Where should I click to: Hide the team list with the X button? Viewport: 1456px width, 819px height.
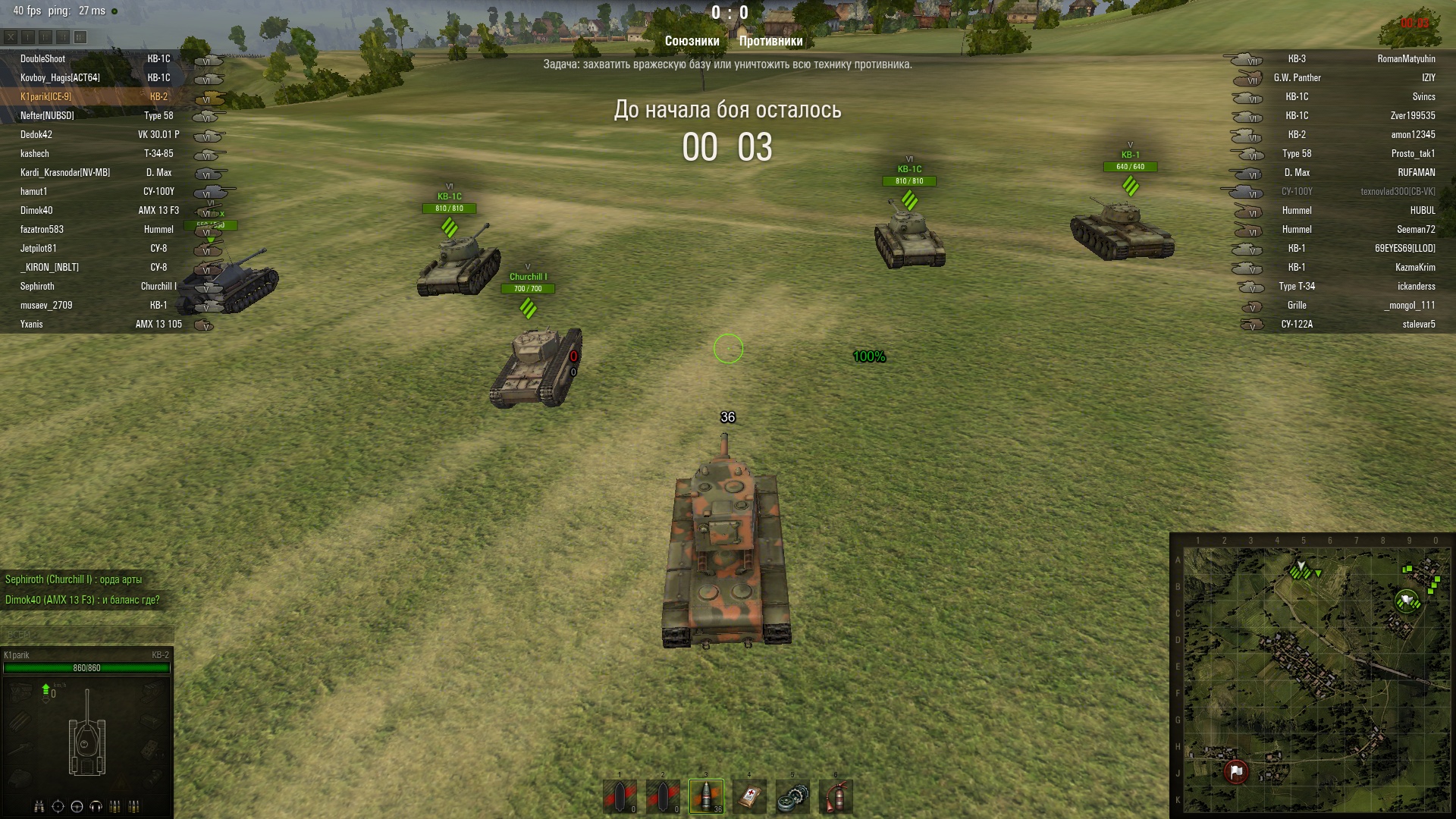[x=11, y=36]
